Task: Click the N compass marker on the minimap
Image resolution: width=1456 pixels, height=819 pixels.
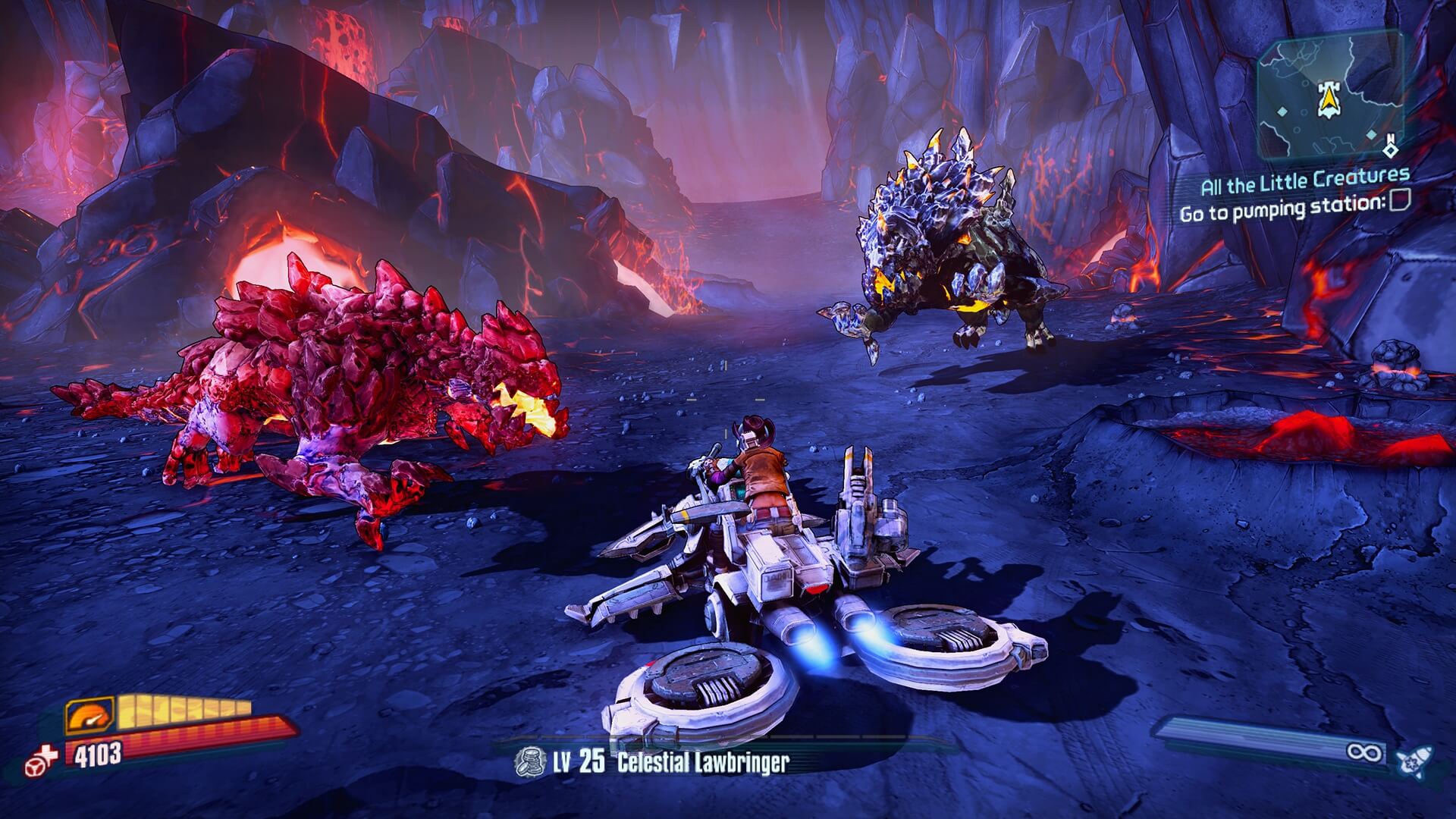Action: pyautogui.click(x=1391, y=138)
